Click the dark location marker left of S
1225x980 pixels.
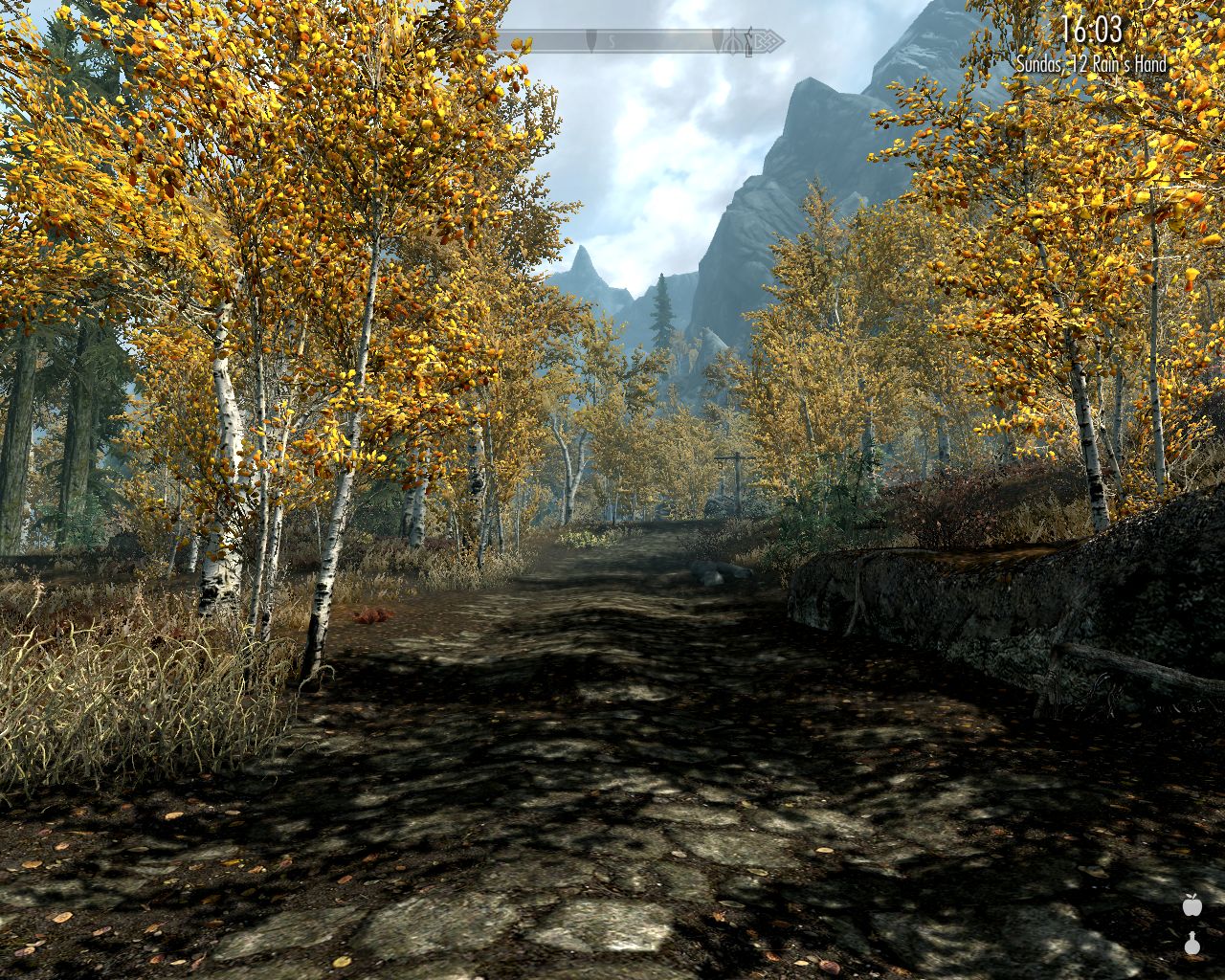[x=590, y=40]
